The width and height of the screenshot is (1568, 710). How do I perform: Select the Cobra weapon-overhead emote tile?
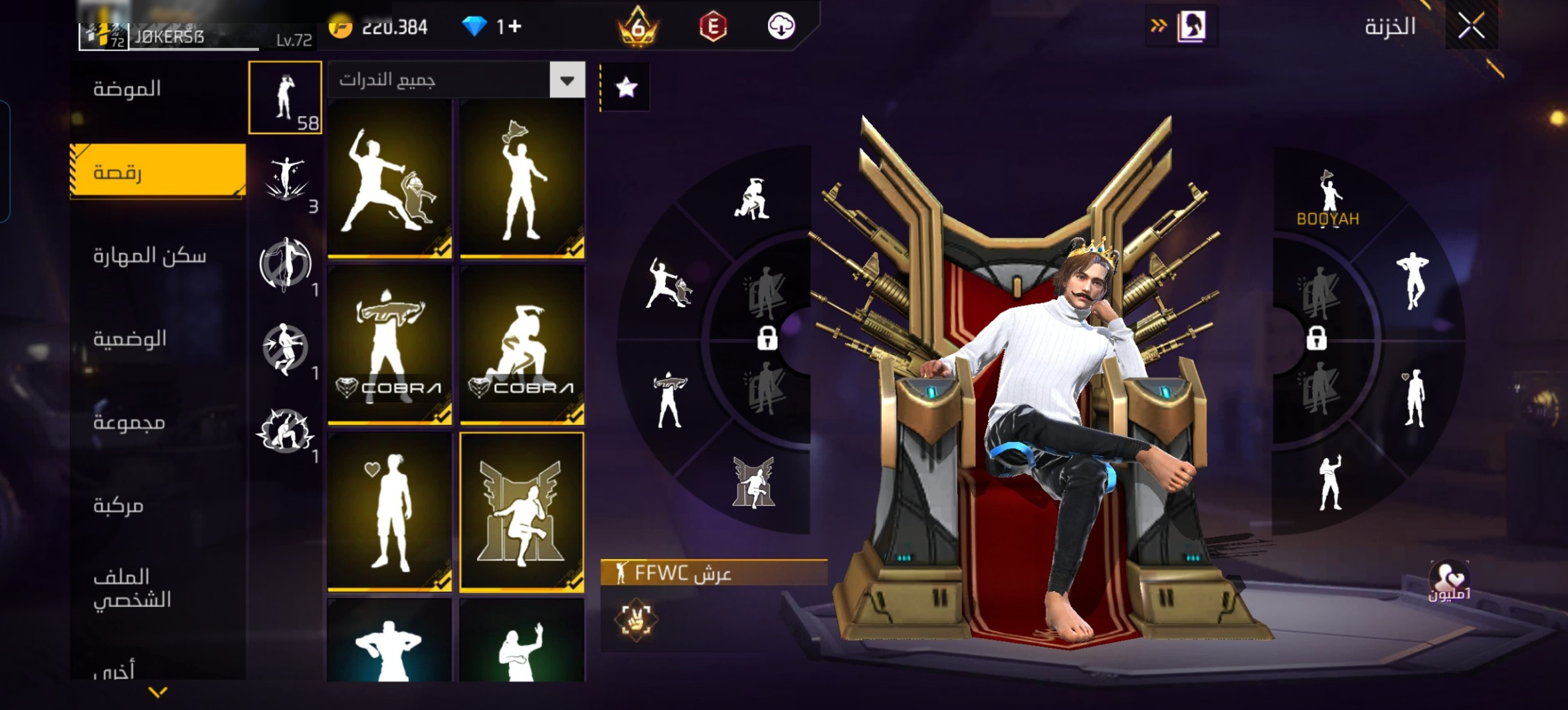click(389, 345)
